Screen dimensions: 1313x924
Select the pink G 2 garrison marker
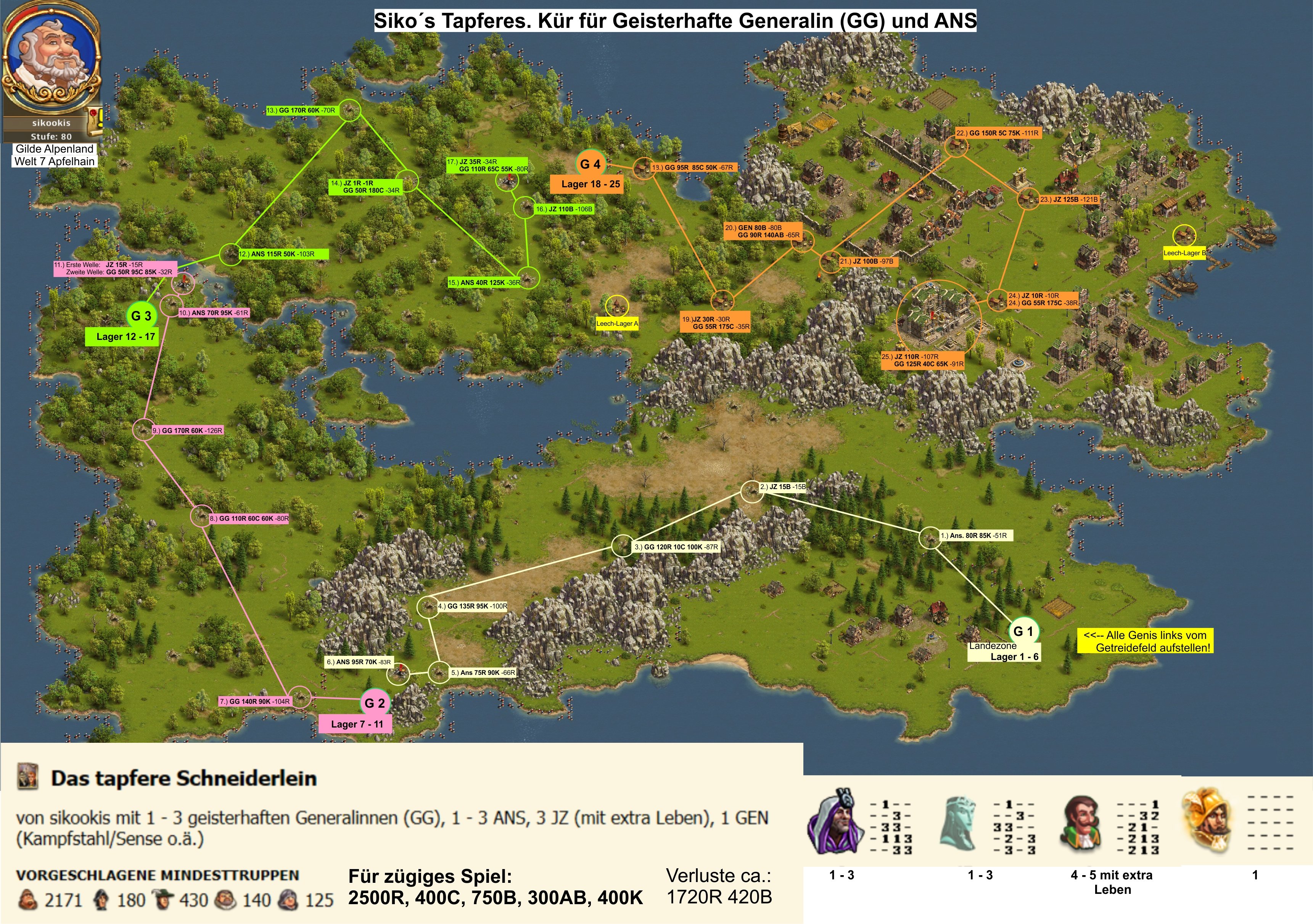(x=375, y=703)
